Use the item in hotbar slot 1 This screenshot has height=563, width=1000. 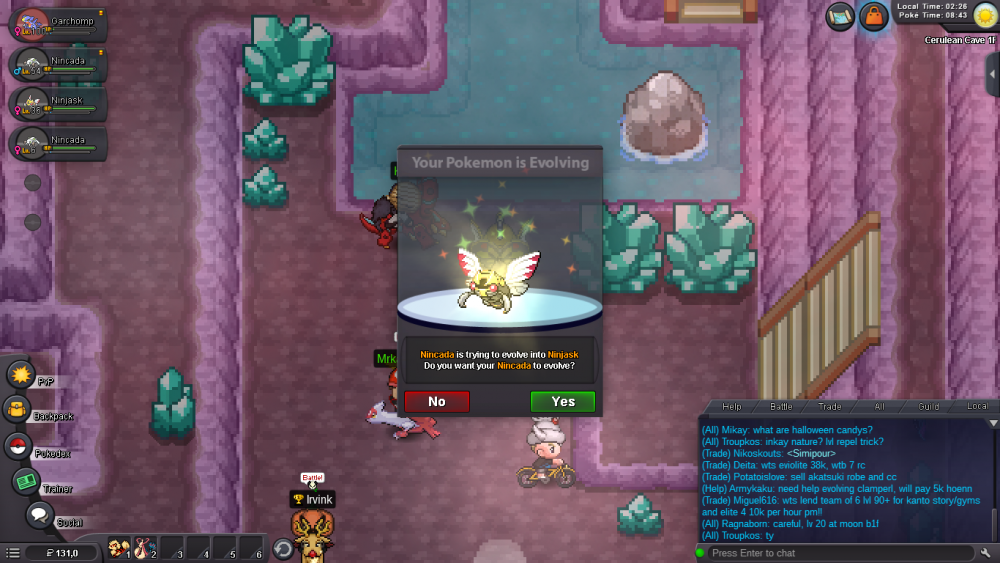point(118,549)
